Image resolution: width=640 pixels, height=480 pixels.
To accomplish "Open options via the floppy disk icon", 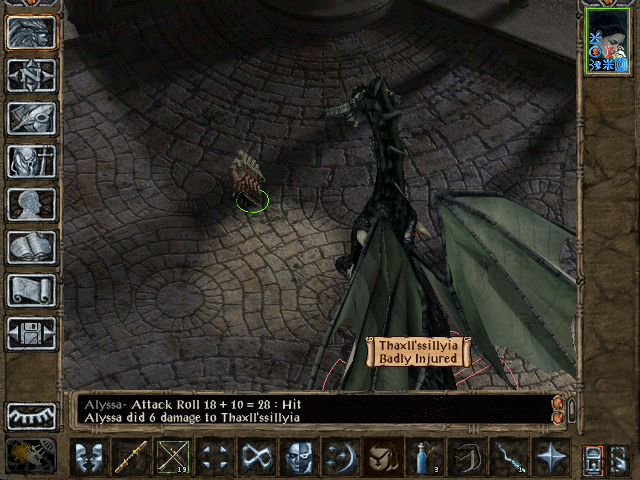I will click(31, 332).
